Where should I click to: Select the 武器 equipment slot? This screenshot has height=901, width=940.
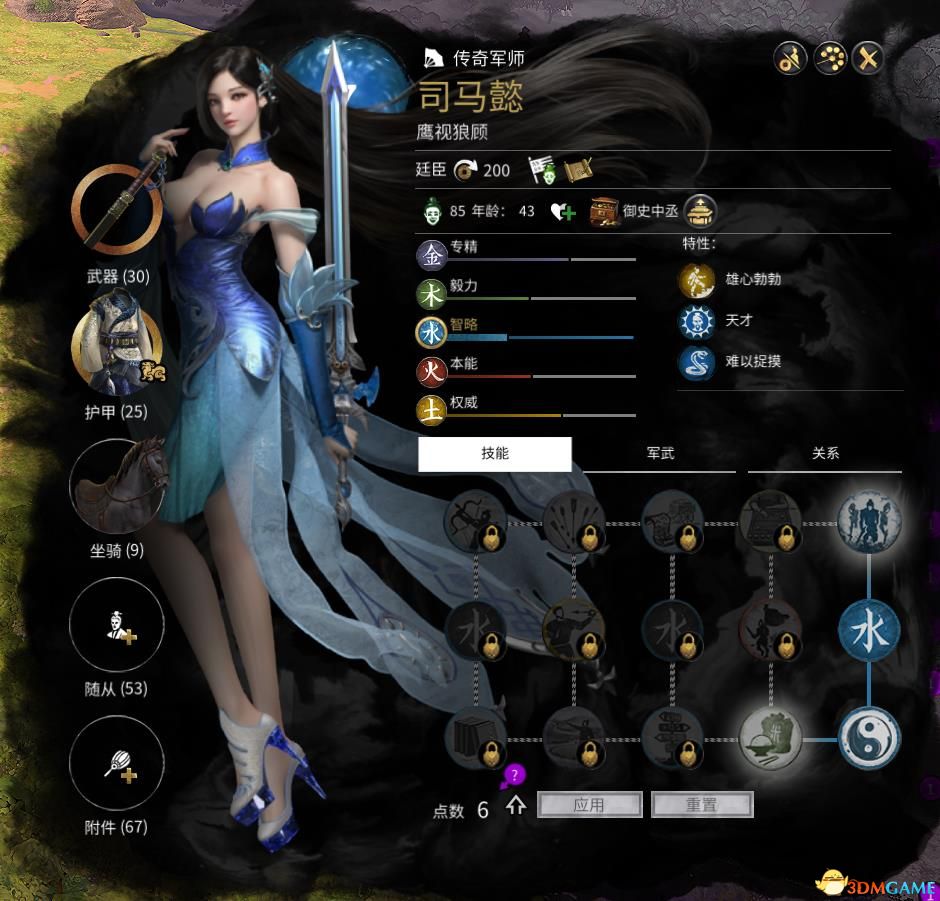point(117,210)
